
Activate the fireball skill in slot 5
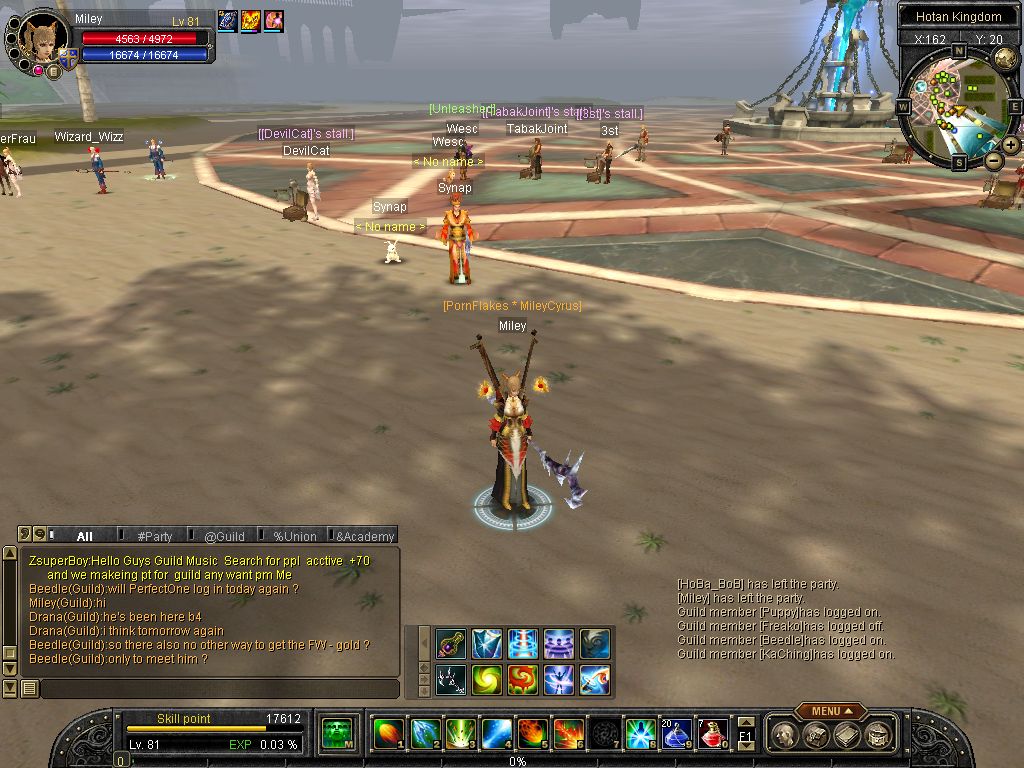pos(531,734)
